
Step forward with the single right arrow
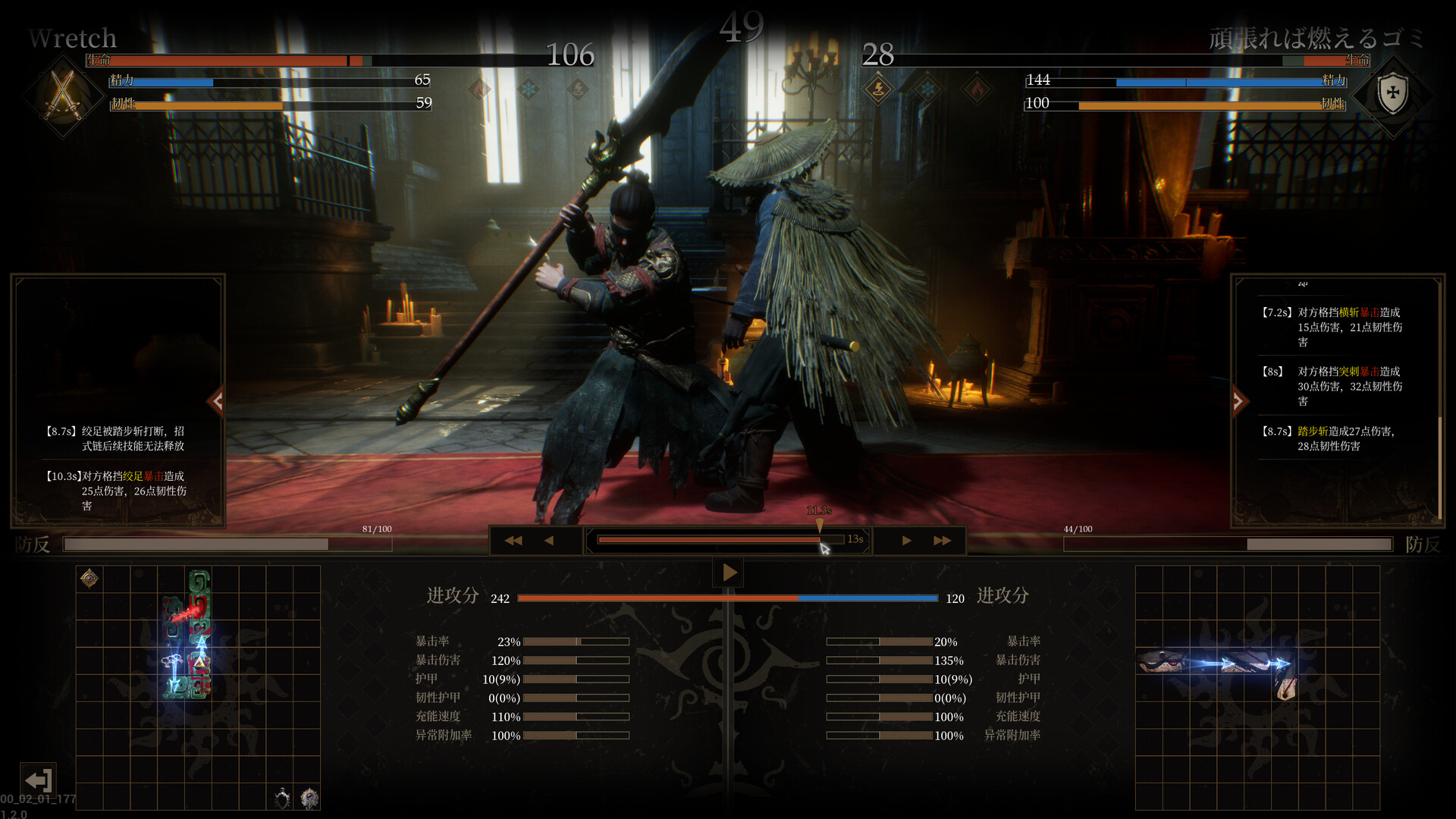(x=907, y=541)
